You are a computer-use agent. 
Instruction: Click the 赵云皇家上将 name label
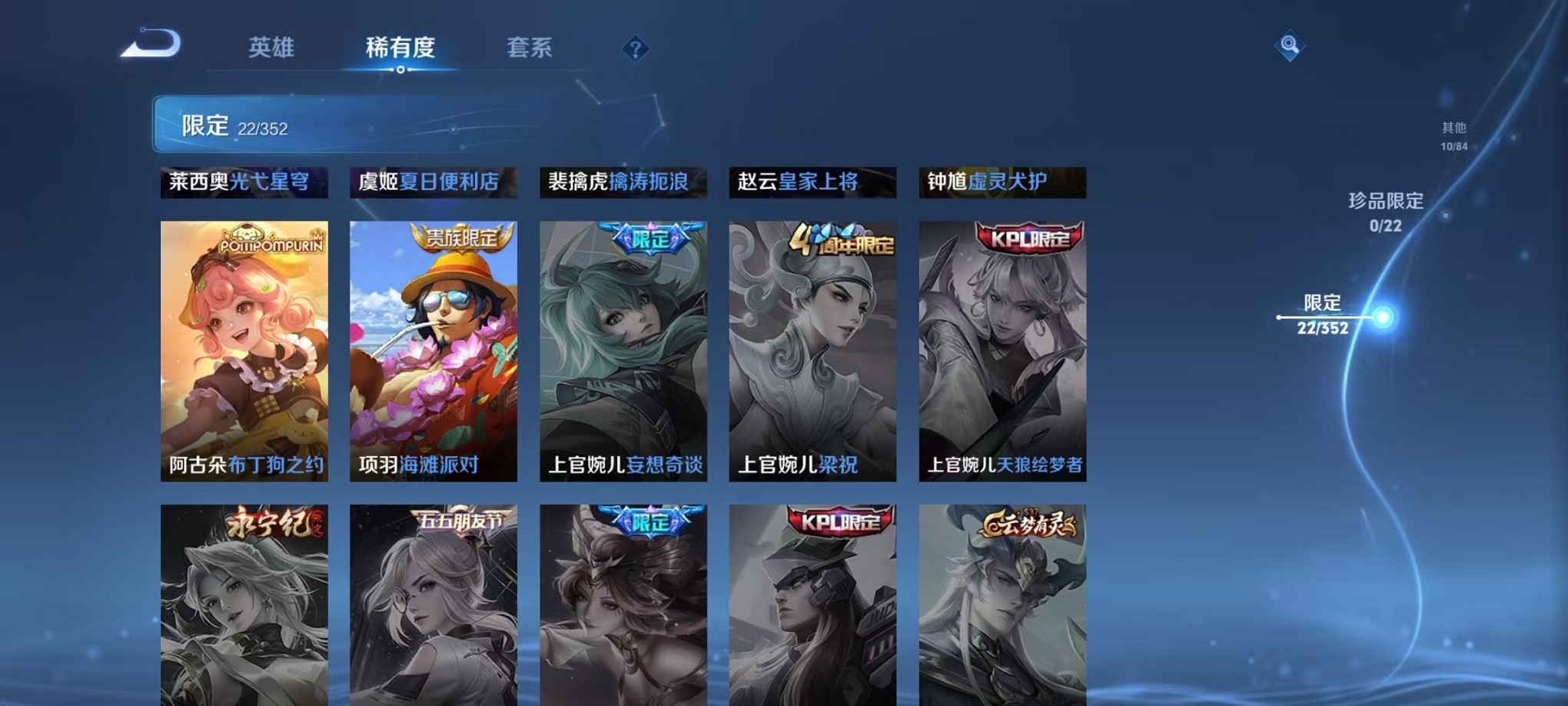(x=813, y=182)
